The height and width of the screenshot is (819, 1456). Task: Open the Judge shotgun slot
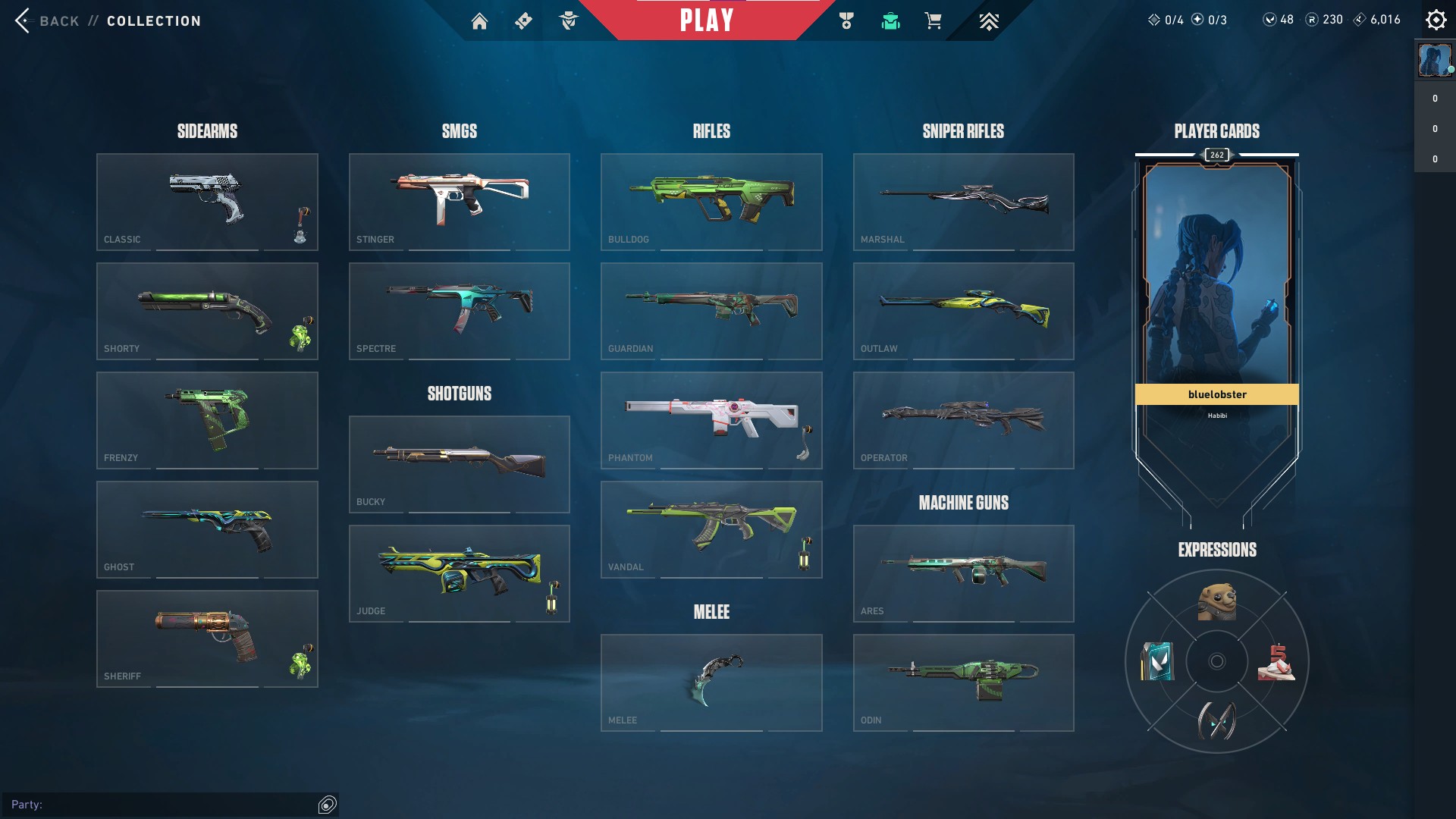point(459,573)
